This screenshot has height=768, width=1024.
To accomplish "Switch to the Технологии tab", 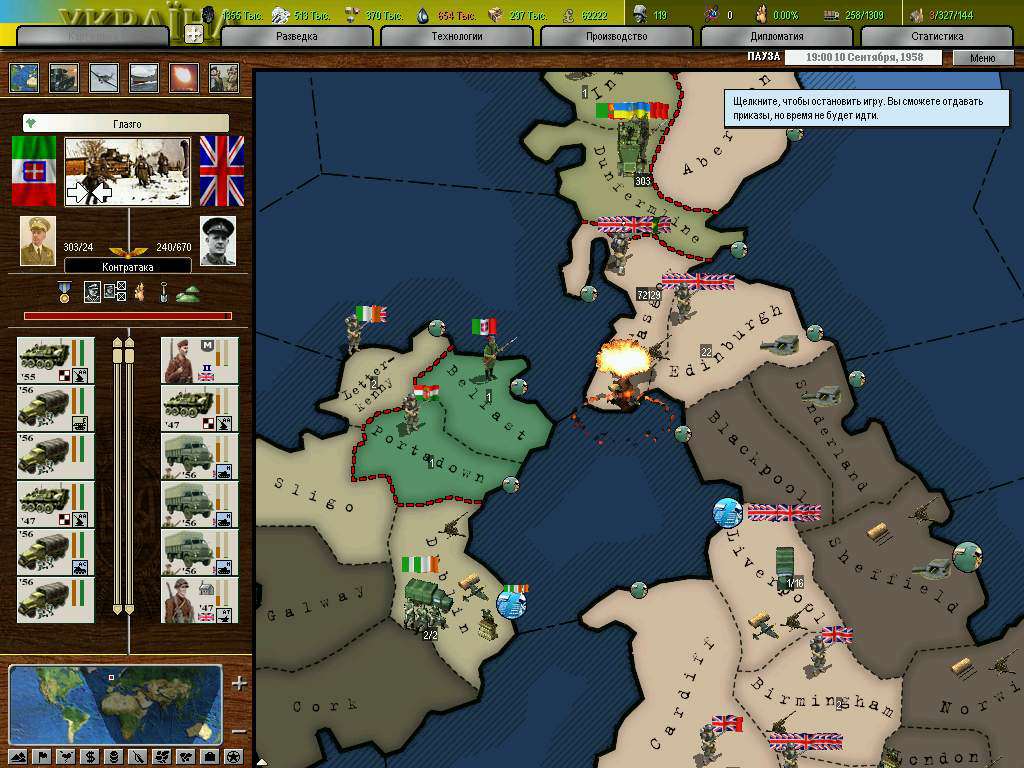I will click(x=459, y=36).
